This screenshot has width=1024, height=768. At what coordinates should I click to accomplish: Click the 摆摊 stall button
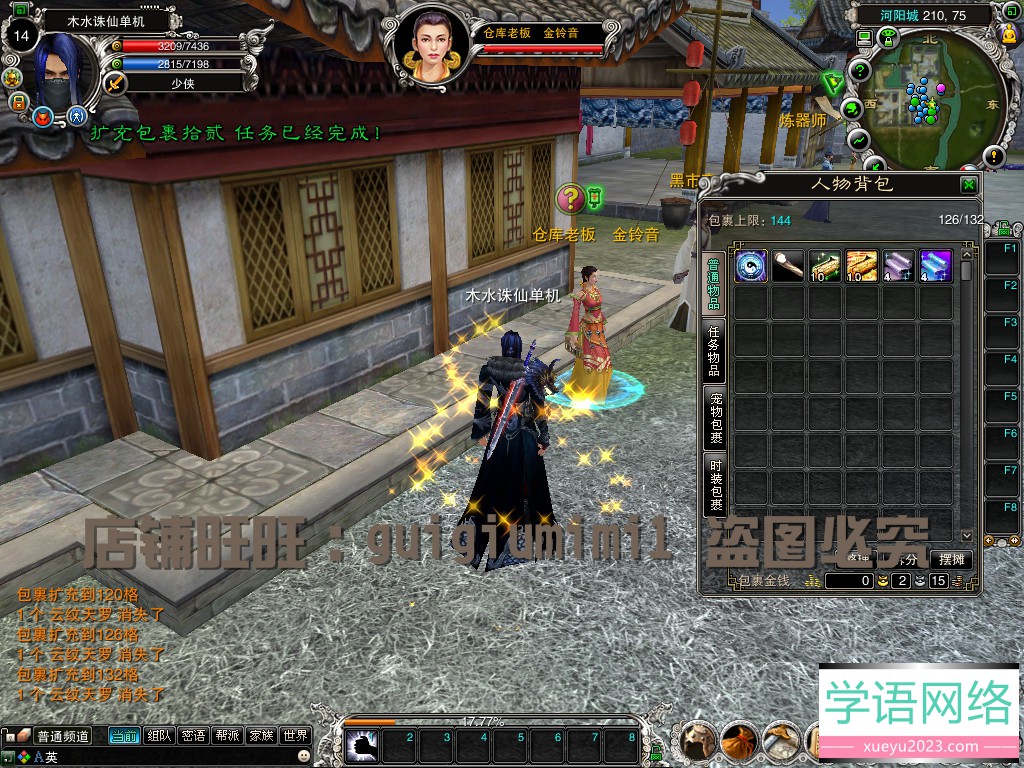[x=951, y=559]
